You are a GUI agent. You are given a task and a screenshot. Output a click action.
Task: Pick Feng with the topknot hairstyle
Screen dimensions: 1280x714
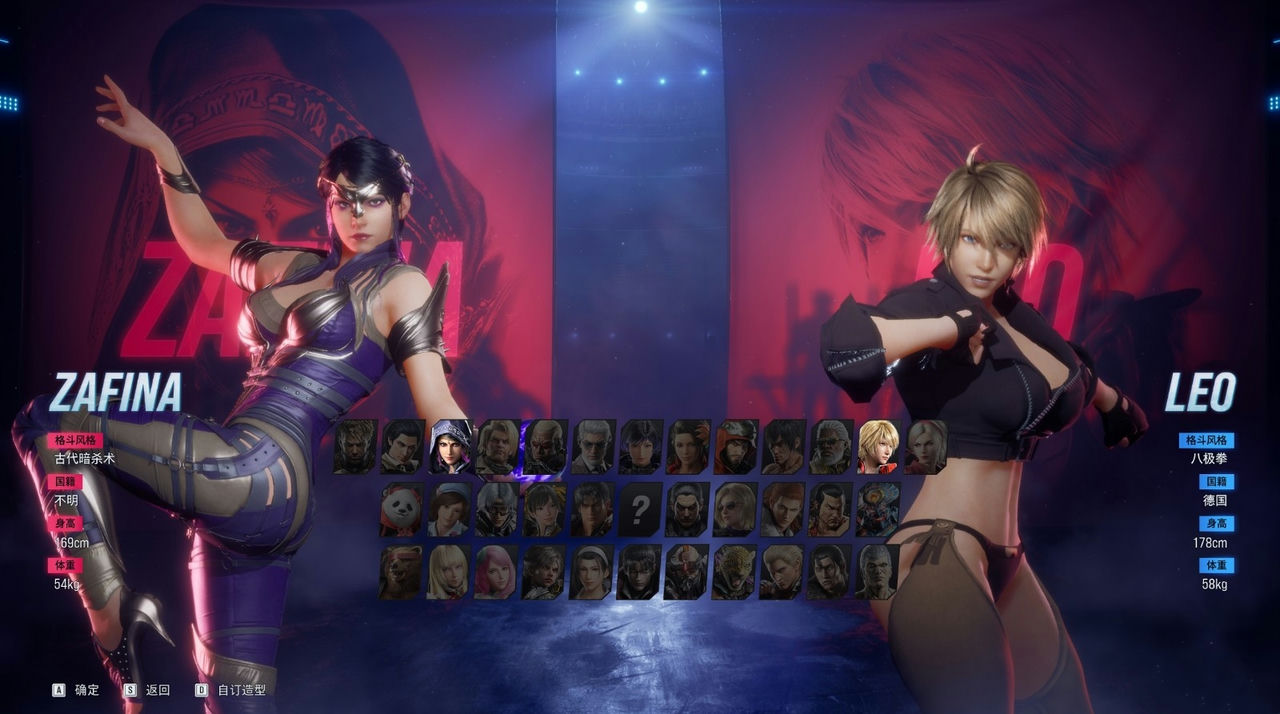point(830,510)
